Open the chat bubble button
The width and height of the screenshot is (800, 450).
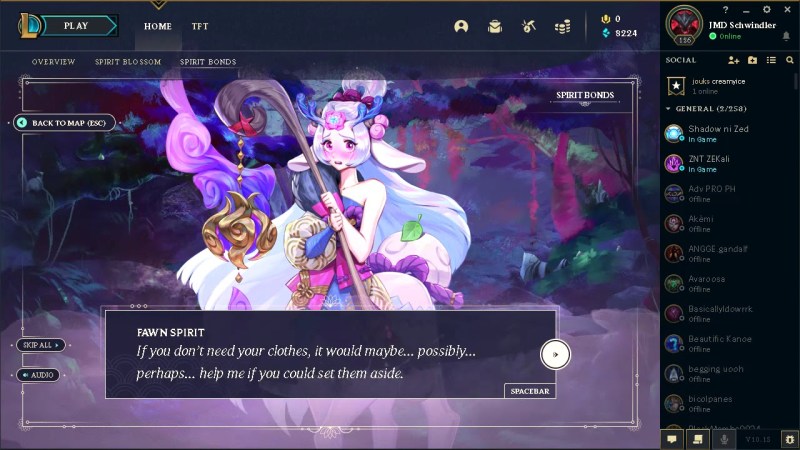pyautogui.click(x=672, y=438)
